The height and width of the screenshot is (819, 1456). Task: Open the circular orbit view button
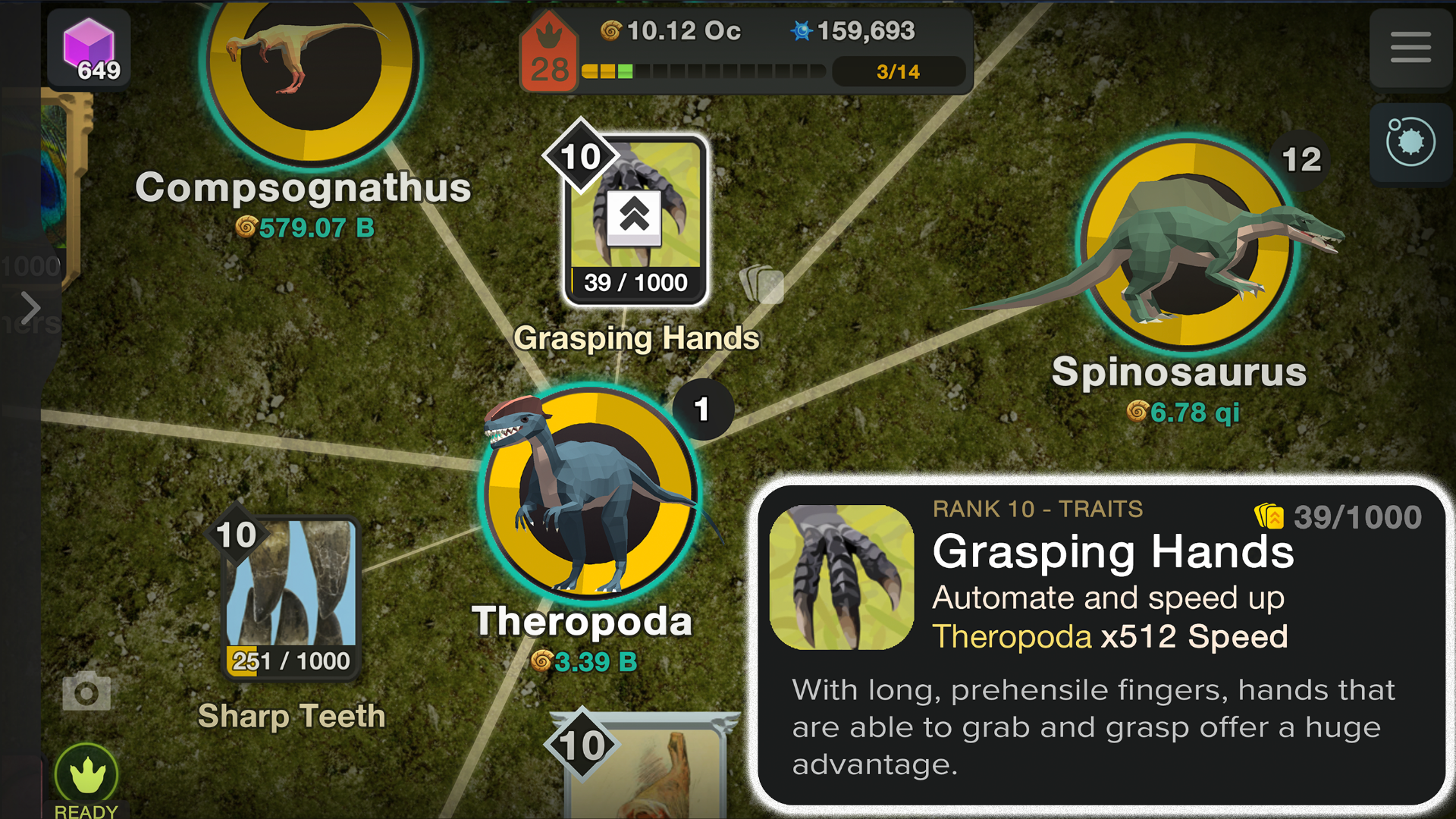pyautogui.click(x=1410, y=142)
